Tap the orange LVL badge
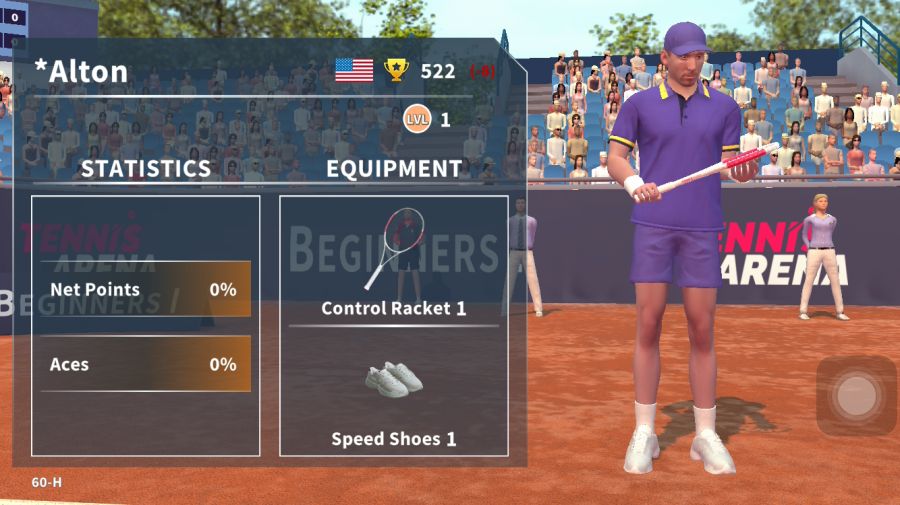This screenshot has height=505, width=900. coord(417,120)
